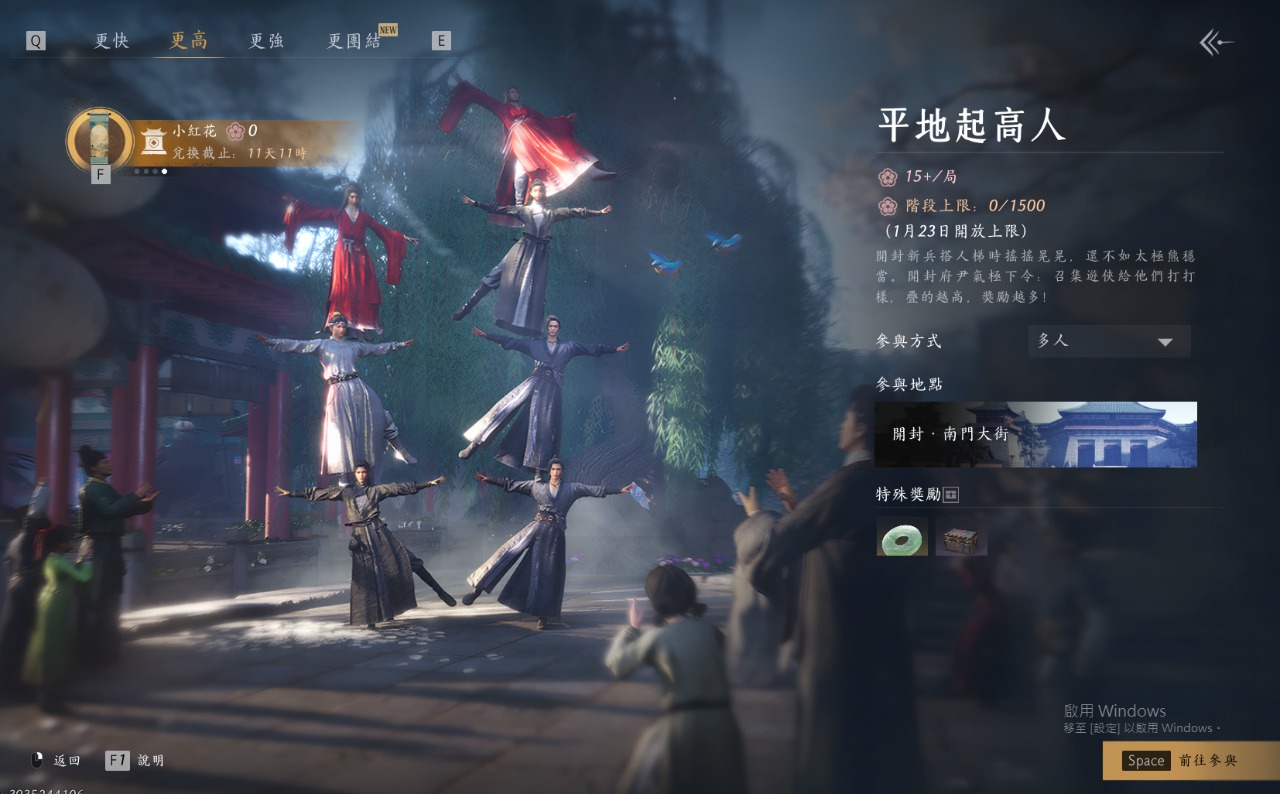This screenshot has height=794, width=1280.
Task: Inspect the treasure chest reward icon
Action: 961,536
